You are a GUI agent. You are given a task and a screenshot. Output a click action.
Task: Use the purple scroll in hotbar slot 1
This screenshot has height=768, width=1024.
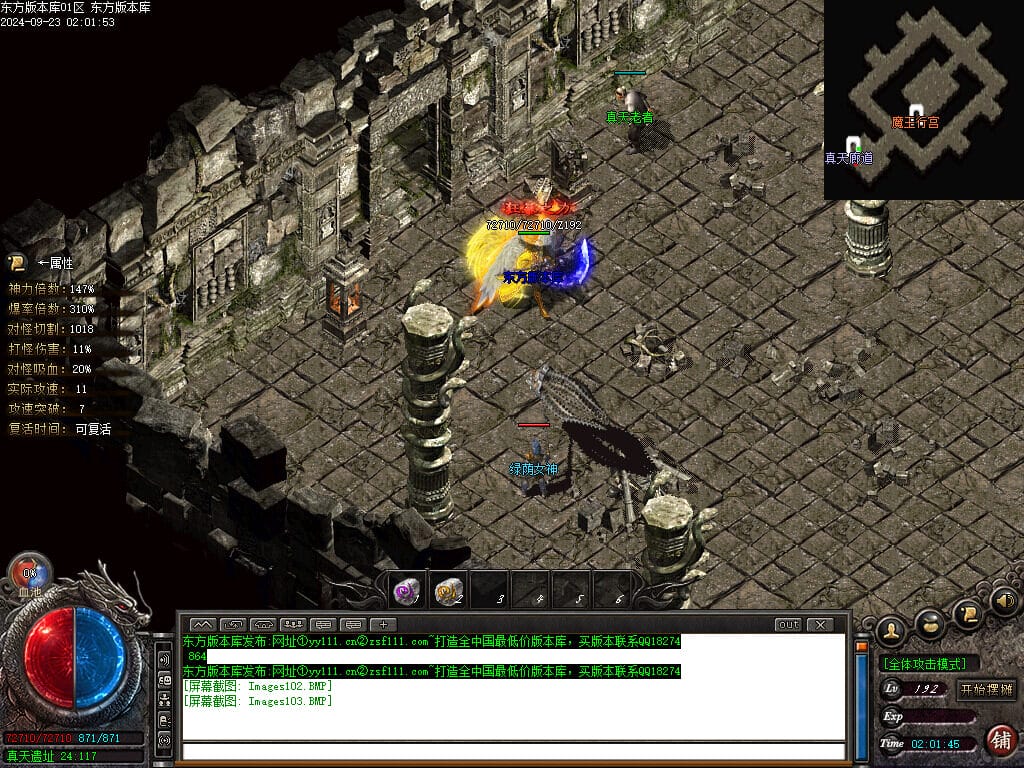click(x=405, y=592)
